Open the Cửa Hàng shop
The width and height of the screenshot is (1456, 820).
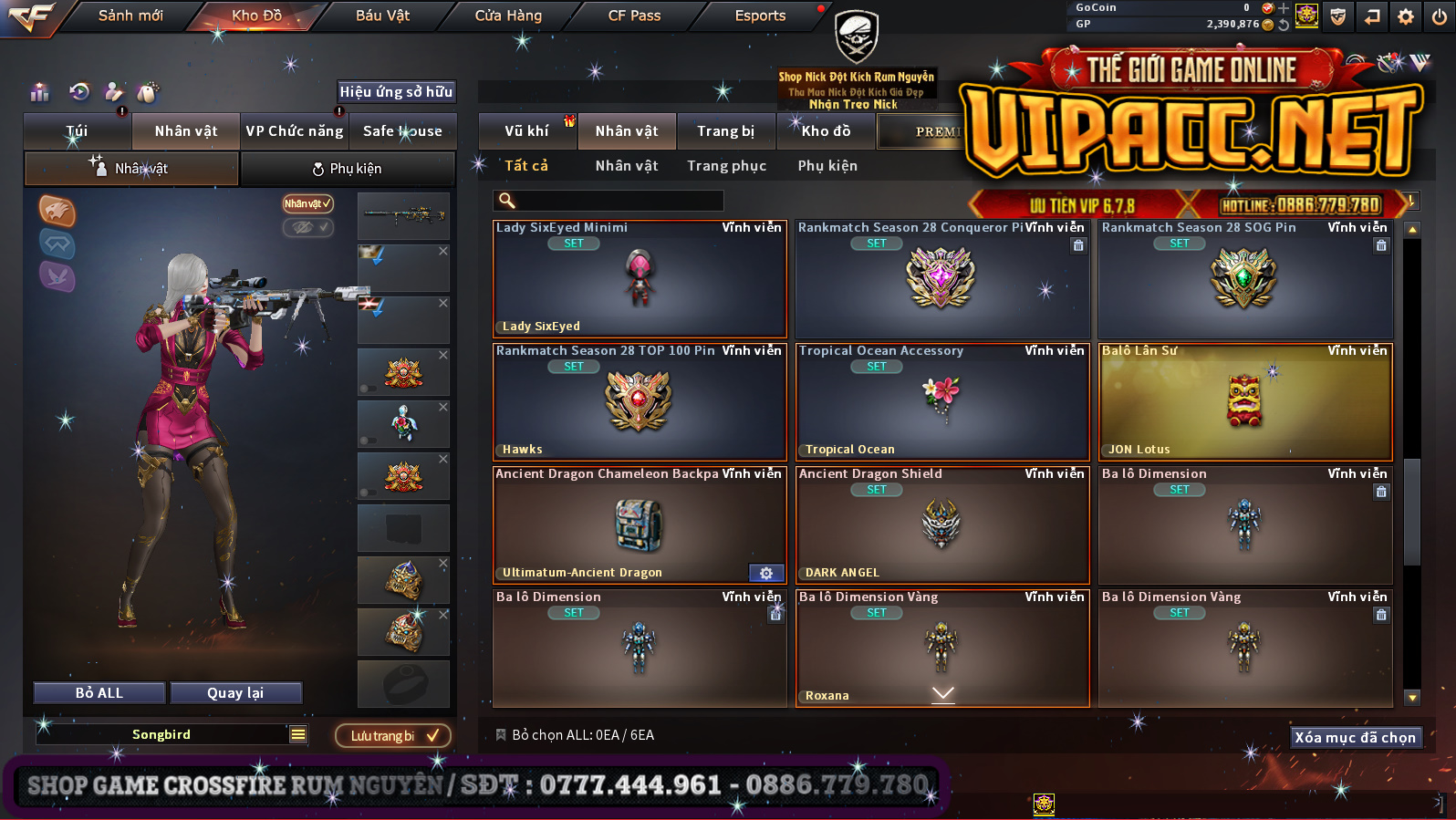tap(508, 16)
